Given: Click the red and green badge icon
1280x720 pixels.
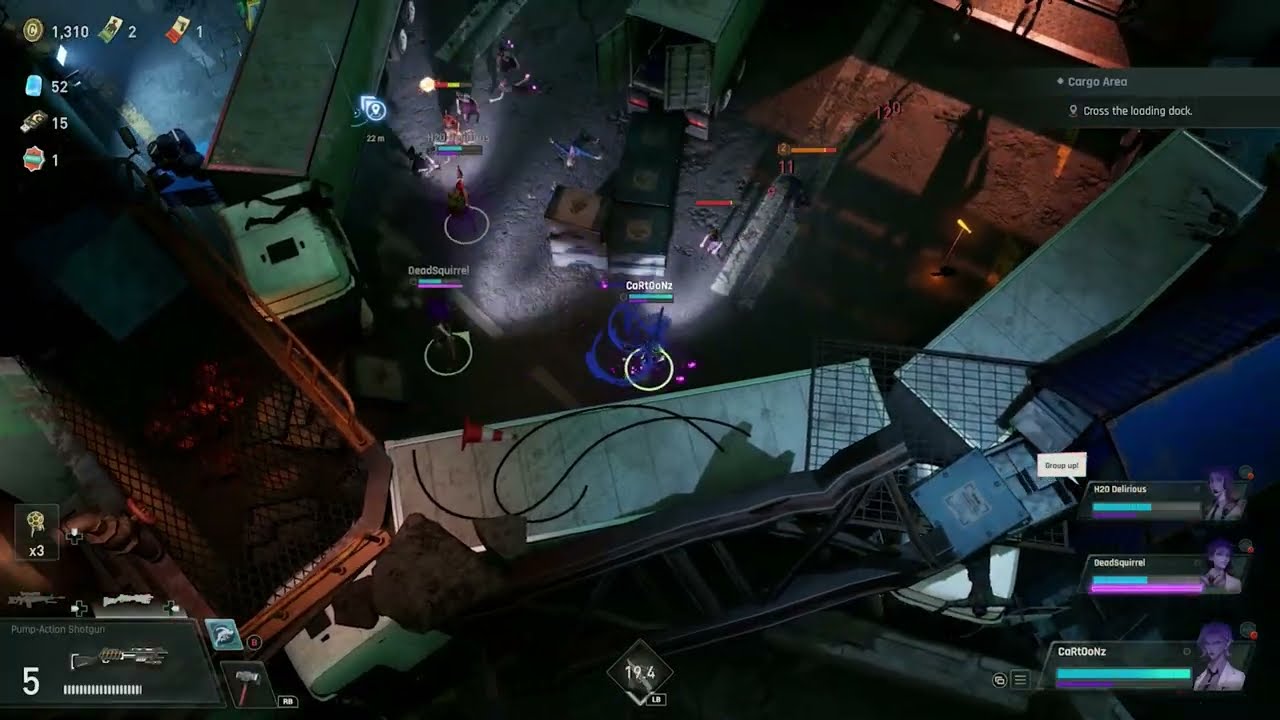Looking at the screenshot, I should click(34, 159).
